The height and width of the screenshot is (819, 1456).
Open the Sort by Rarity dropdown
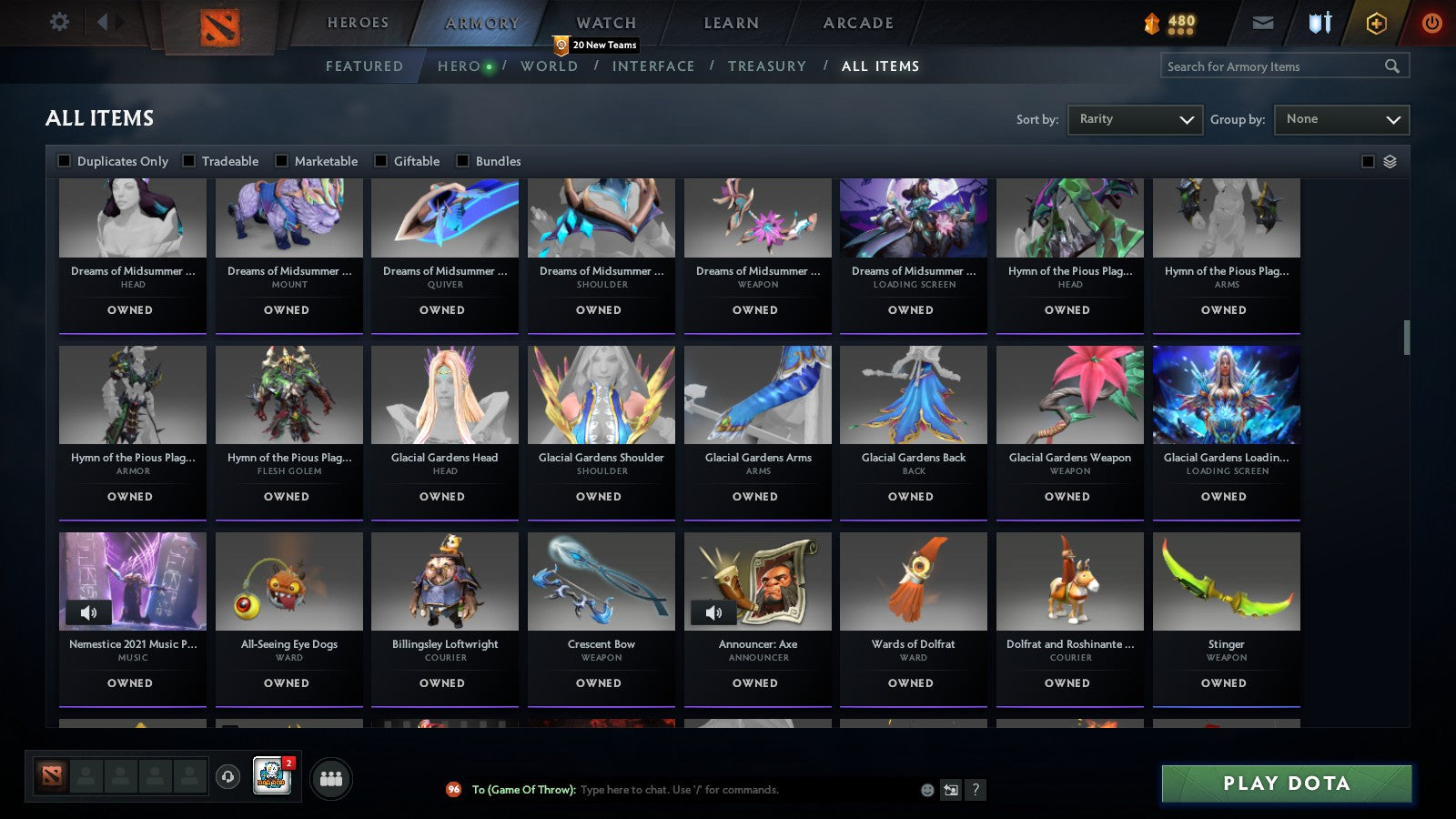[1135, 119]
